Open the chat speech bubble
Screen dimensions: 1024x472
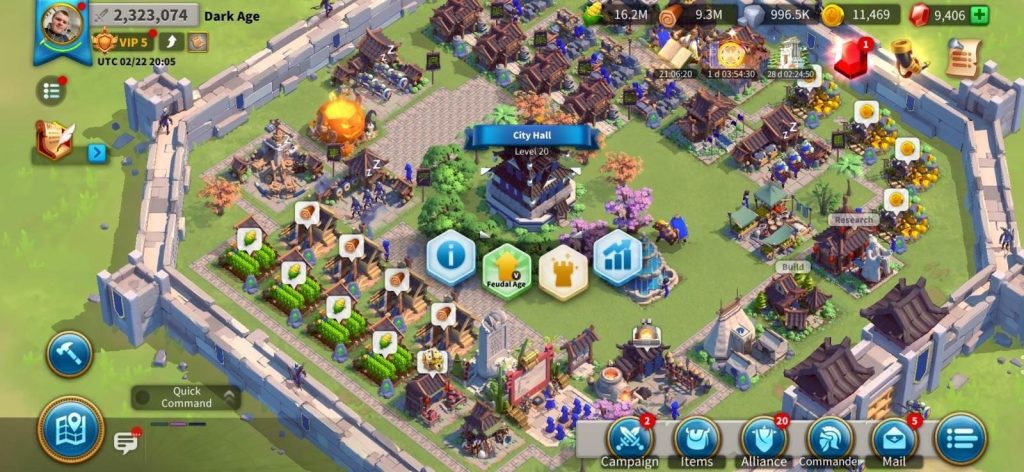click(125, 441)
